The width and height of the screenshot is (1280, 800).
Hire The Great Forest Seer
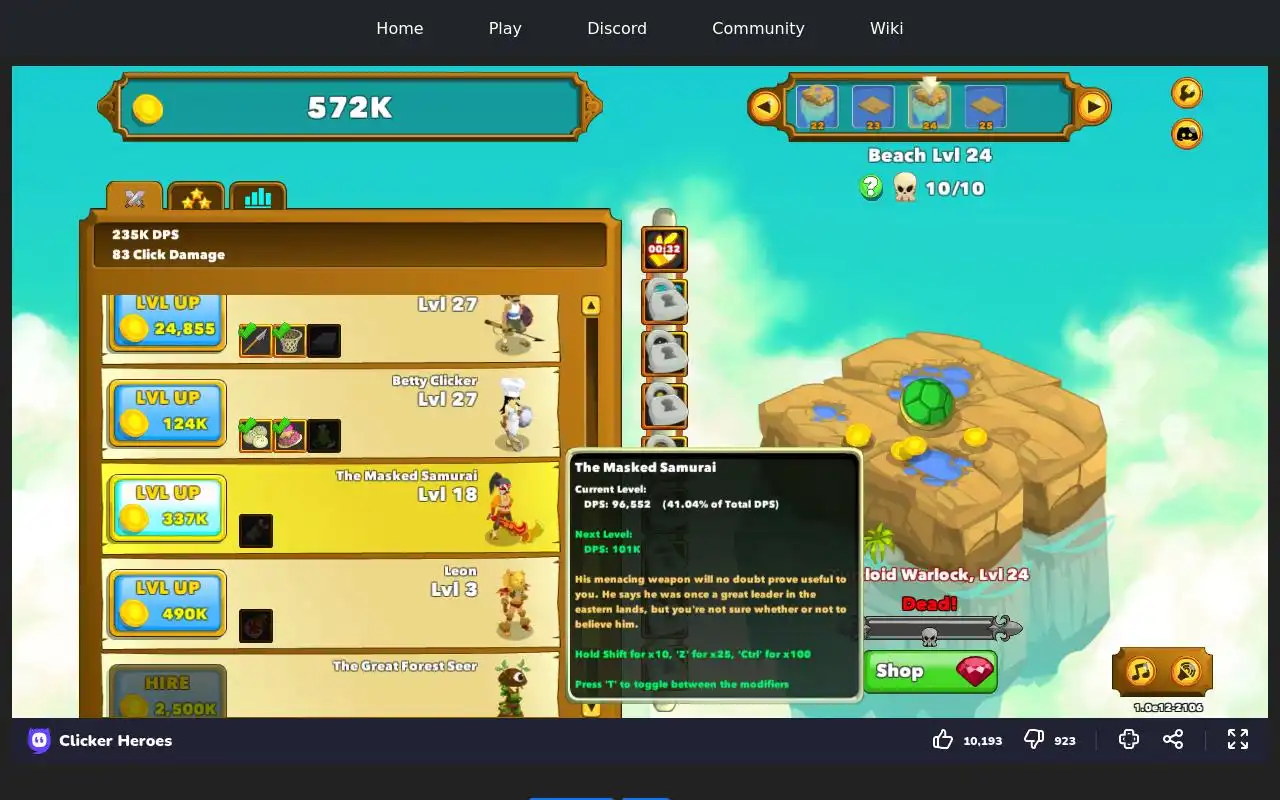coord(167,694)
